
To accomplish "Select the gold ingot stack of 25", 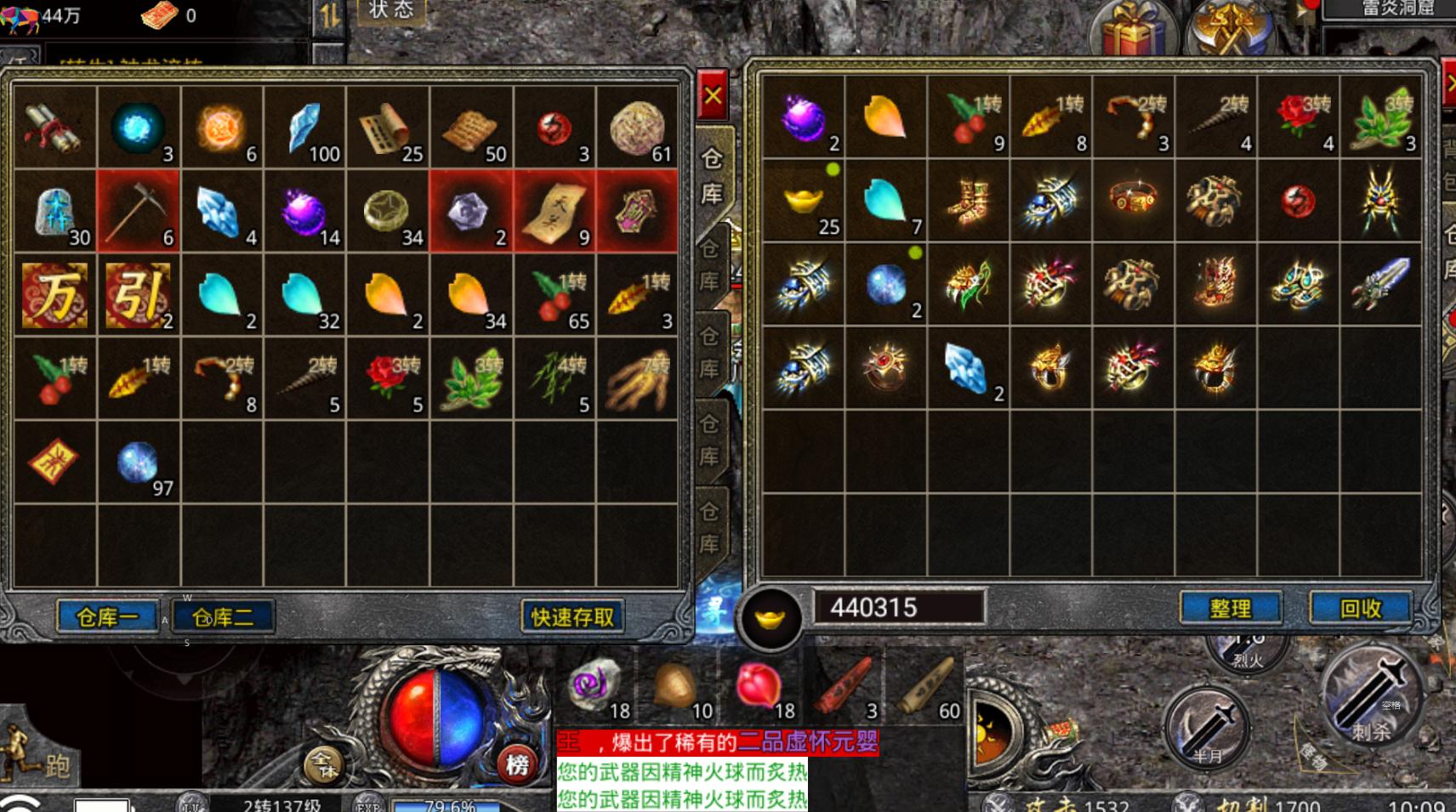I will 804,201.
